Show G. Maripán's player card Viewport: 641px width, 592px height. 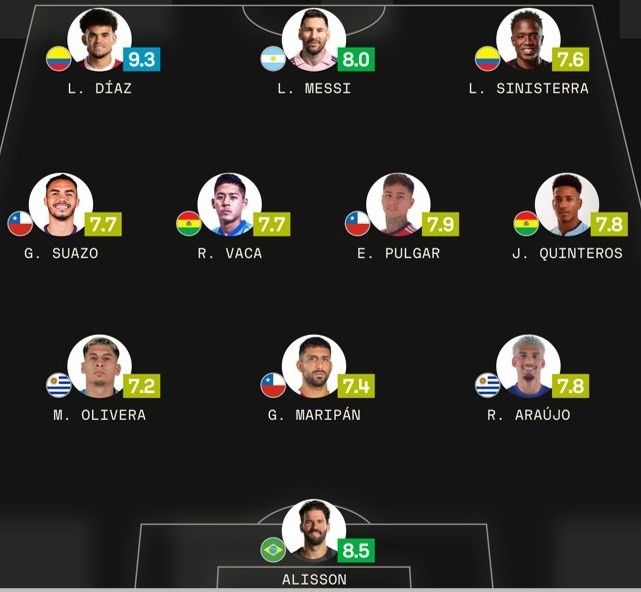pos(314,368)
